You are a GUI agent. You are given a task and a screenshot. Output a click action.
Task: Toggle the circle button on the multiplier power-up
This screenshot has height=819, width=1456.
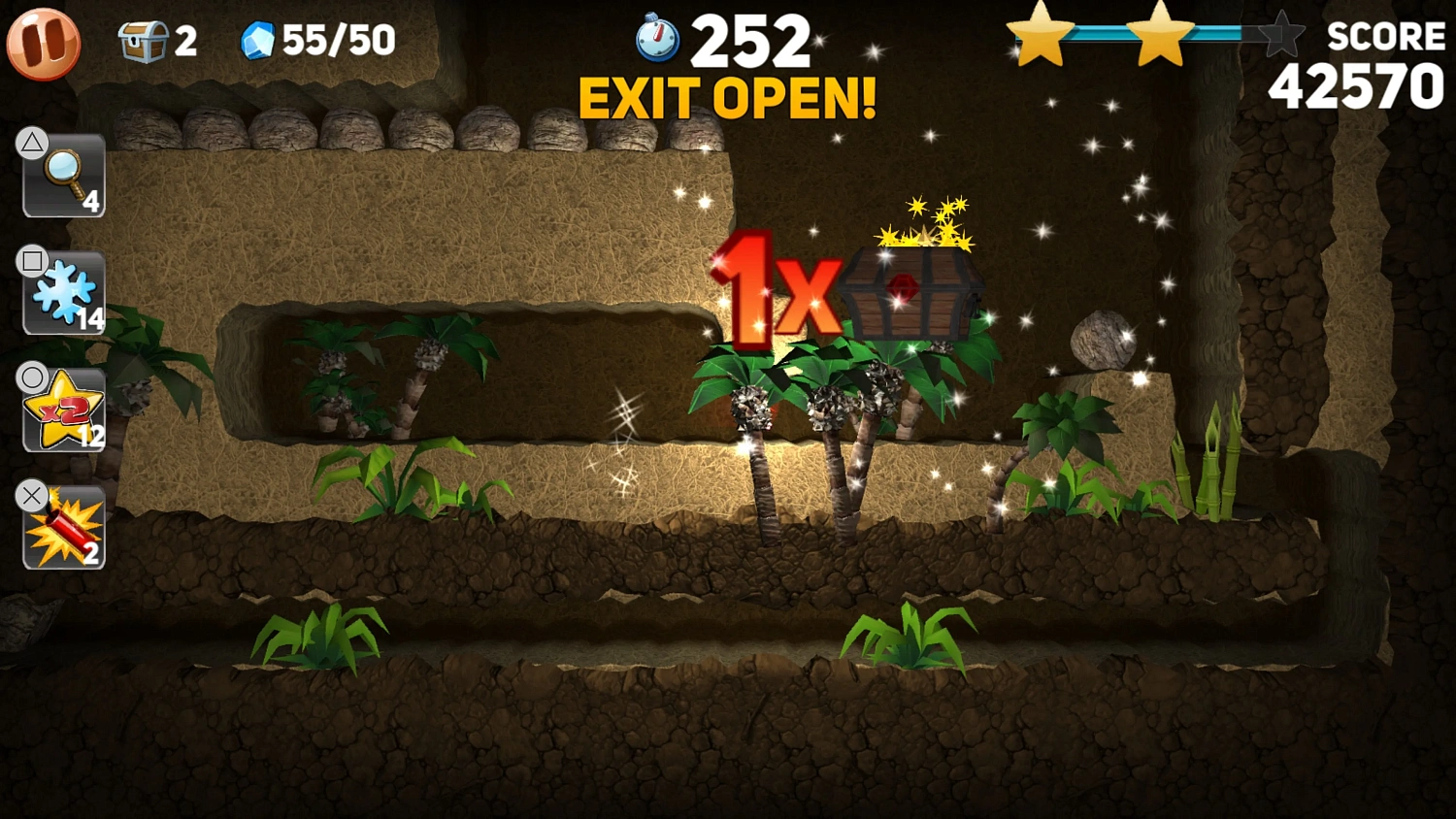point(32,377)
